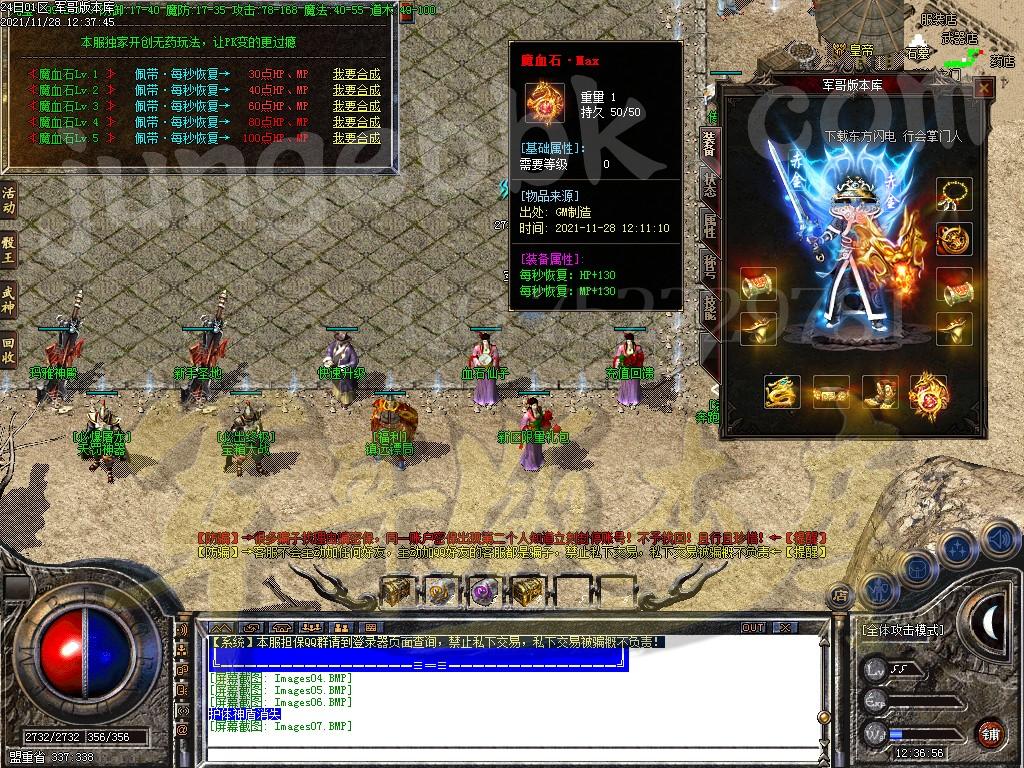Select the golden dragon equipment slot

point(782,393)
